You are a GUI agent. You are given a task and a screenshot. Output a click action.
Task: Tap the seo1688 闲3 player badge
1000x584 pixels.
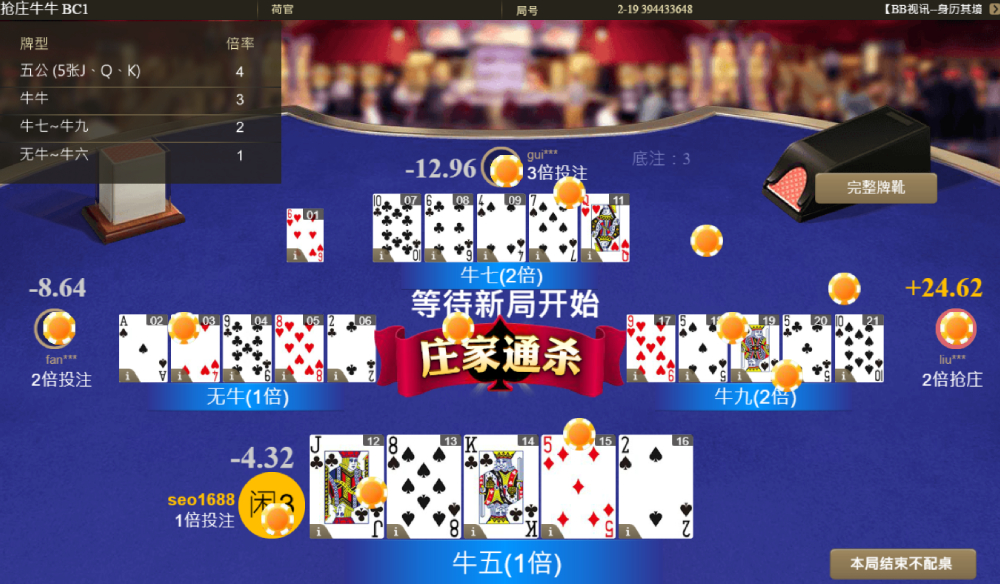[272, 504]
